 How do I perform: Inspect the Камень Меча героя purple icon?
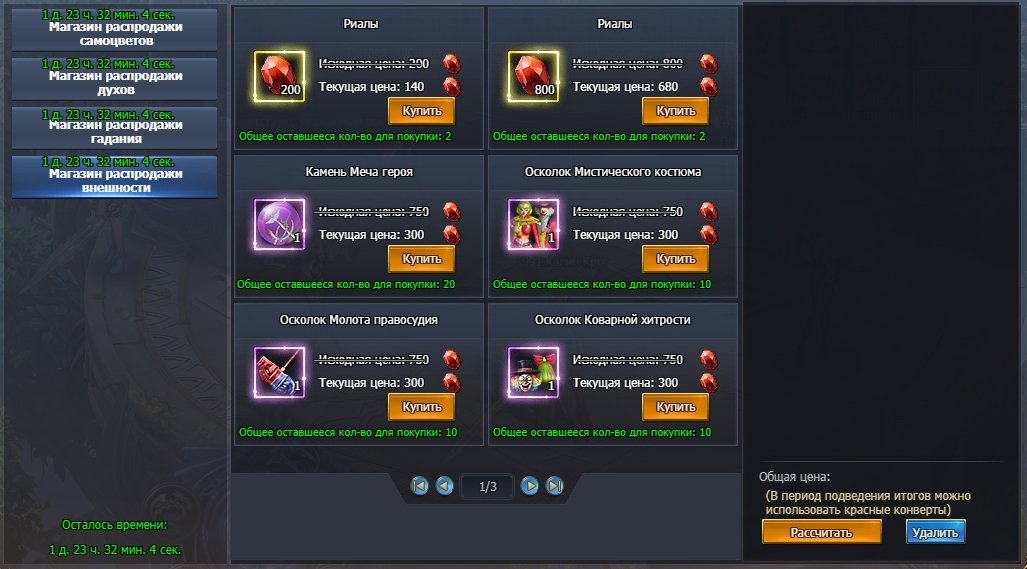(x=279, y=224)
